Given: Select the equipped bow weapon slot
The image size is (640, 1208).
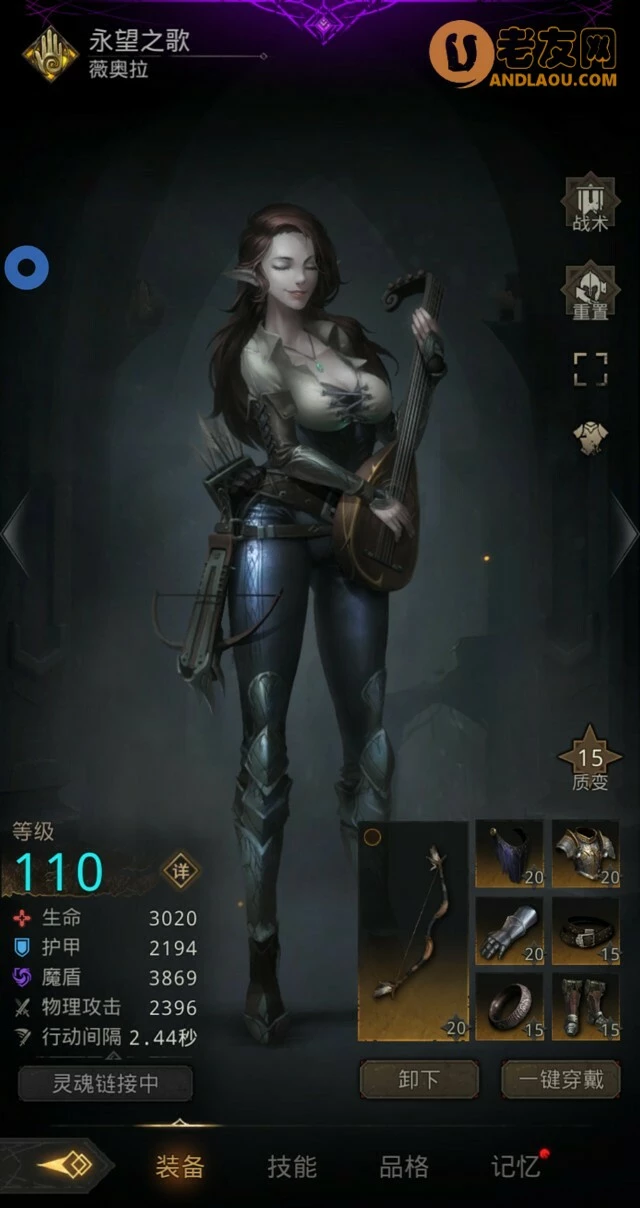Looking at the screenshot, I should coord(414,931).
